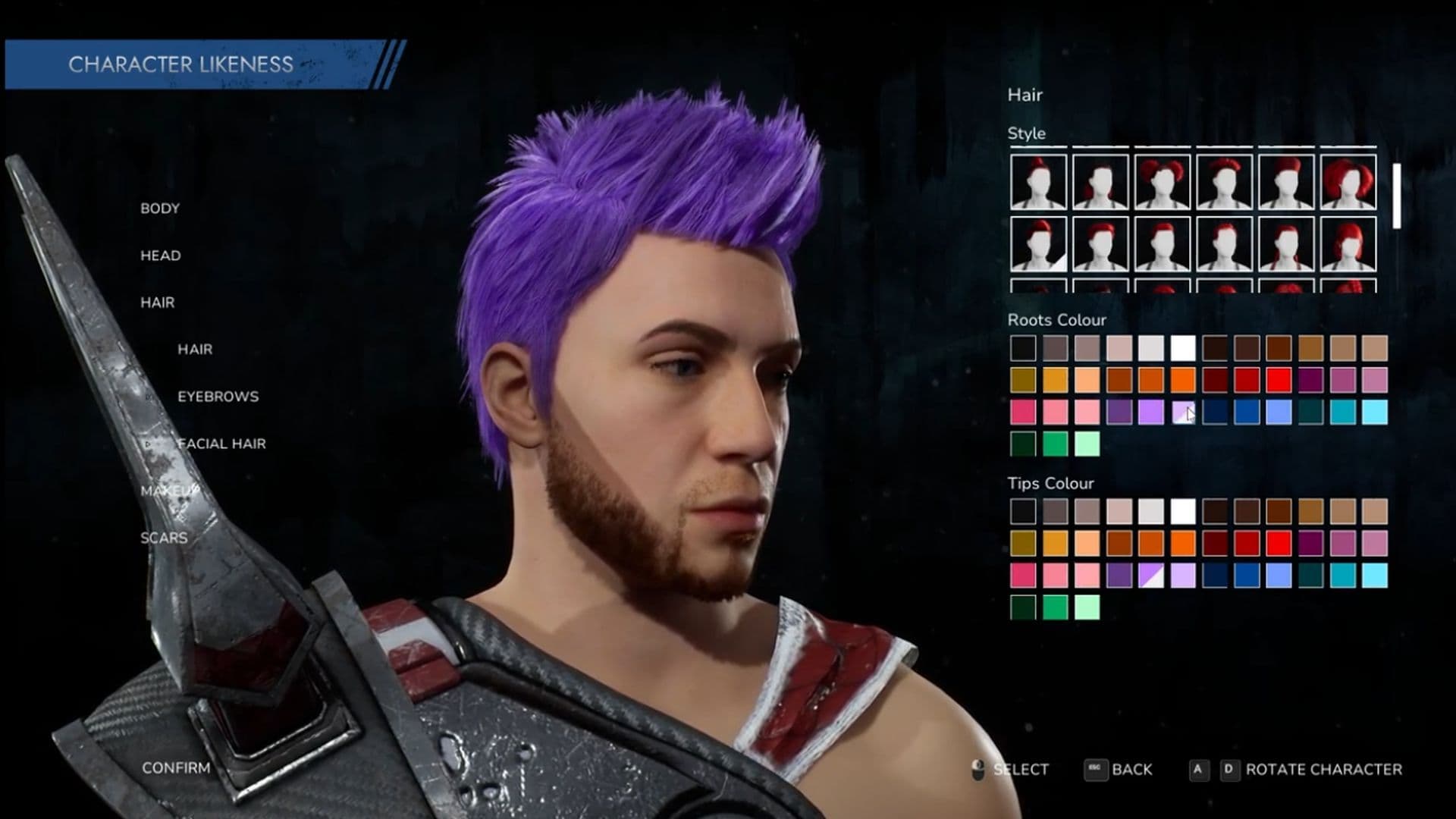This screenshot has height=819, width=1456.
Task: Select the long flowing red hairstyle at row end
Action: click(1348, 182)
